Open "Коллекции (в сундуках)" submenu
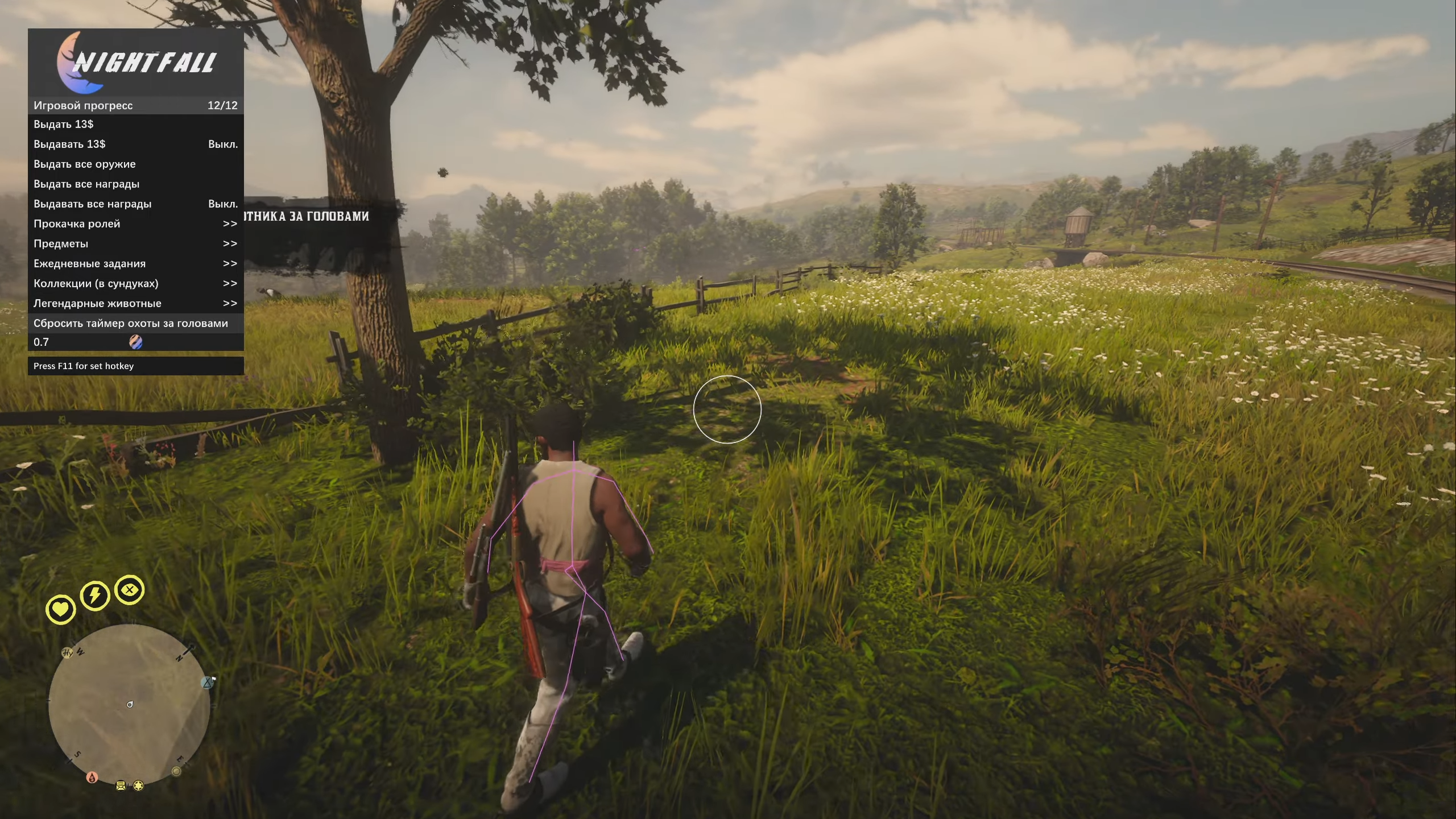 135,283
